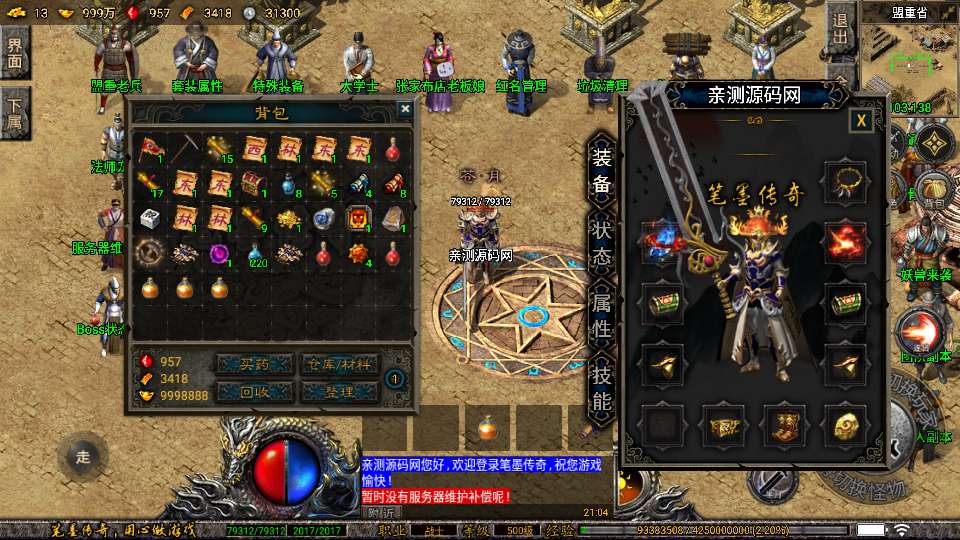Toggle the 走 walk mode button

(83, 457)
